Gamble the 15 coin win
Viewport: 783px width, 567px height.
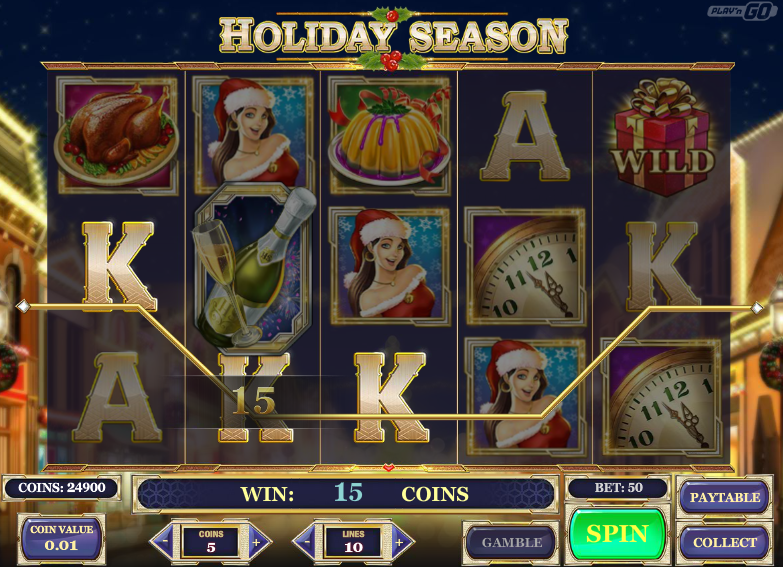click(511, 543)
